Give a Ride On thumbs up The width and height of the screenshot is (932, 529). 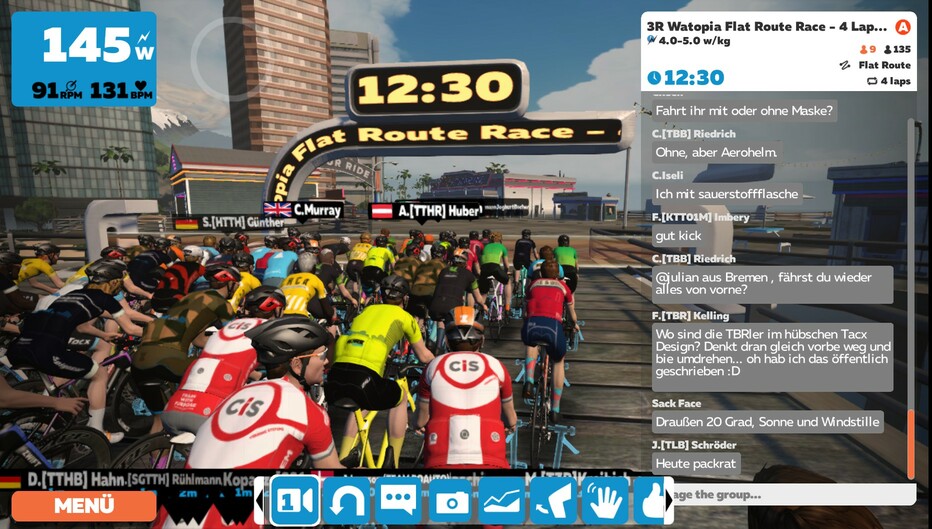pos(651,502)
